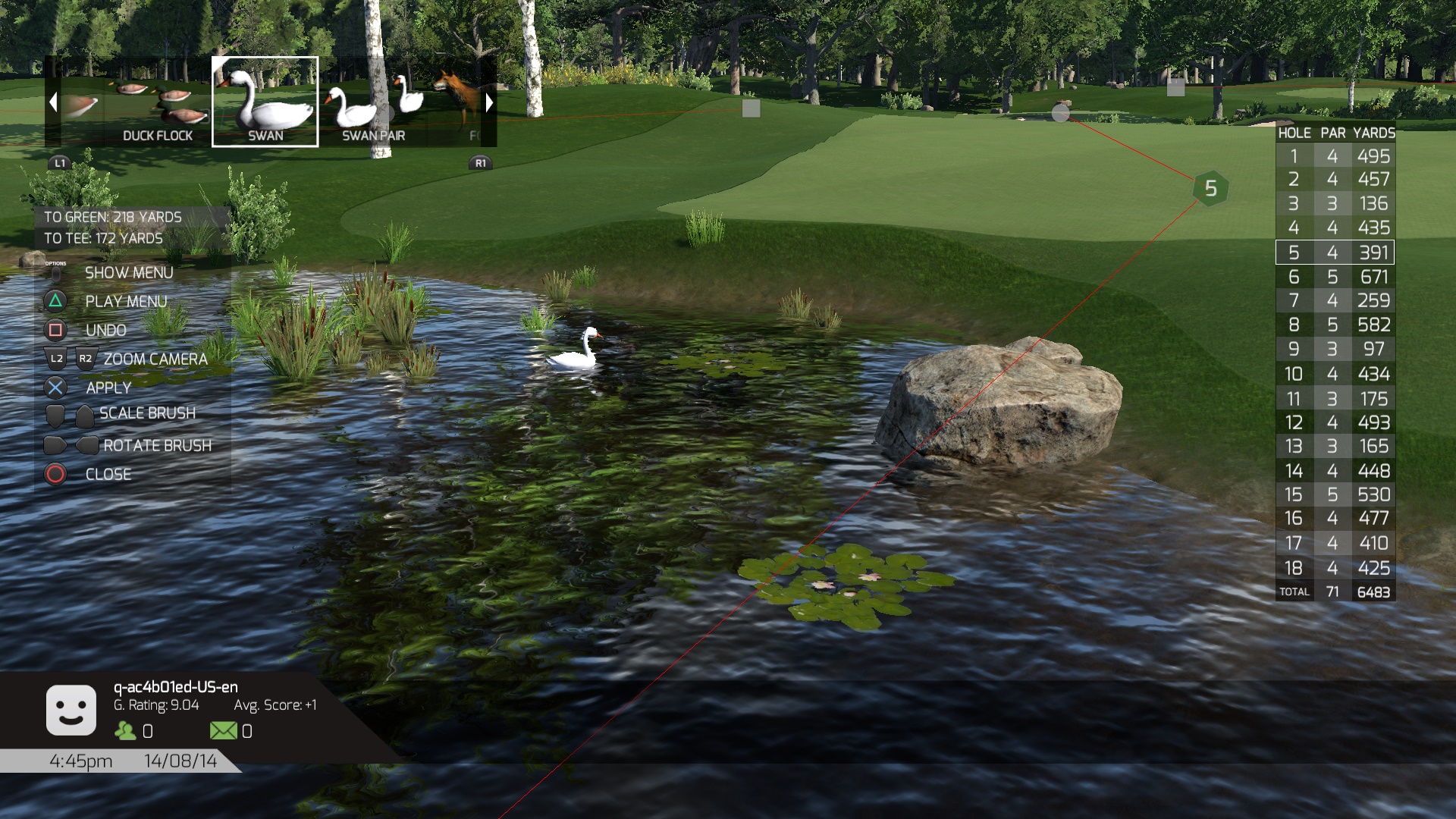The image size is (1456, 819).
Task: Pick the Swan Pair brush
Action: tap(373, 105)
